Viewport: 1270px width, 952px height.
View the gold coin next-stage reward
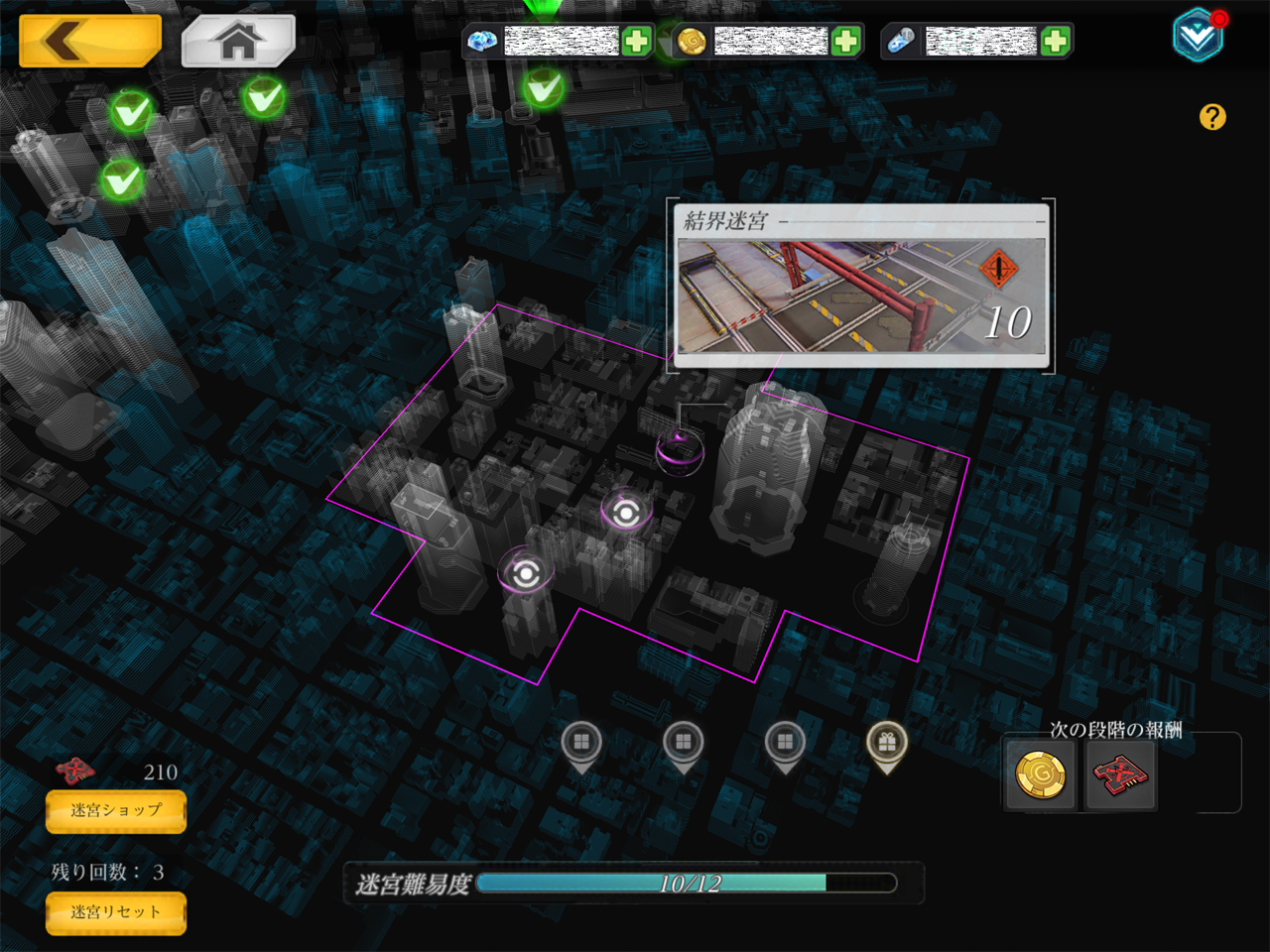[1040, 774]
